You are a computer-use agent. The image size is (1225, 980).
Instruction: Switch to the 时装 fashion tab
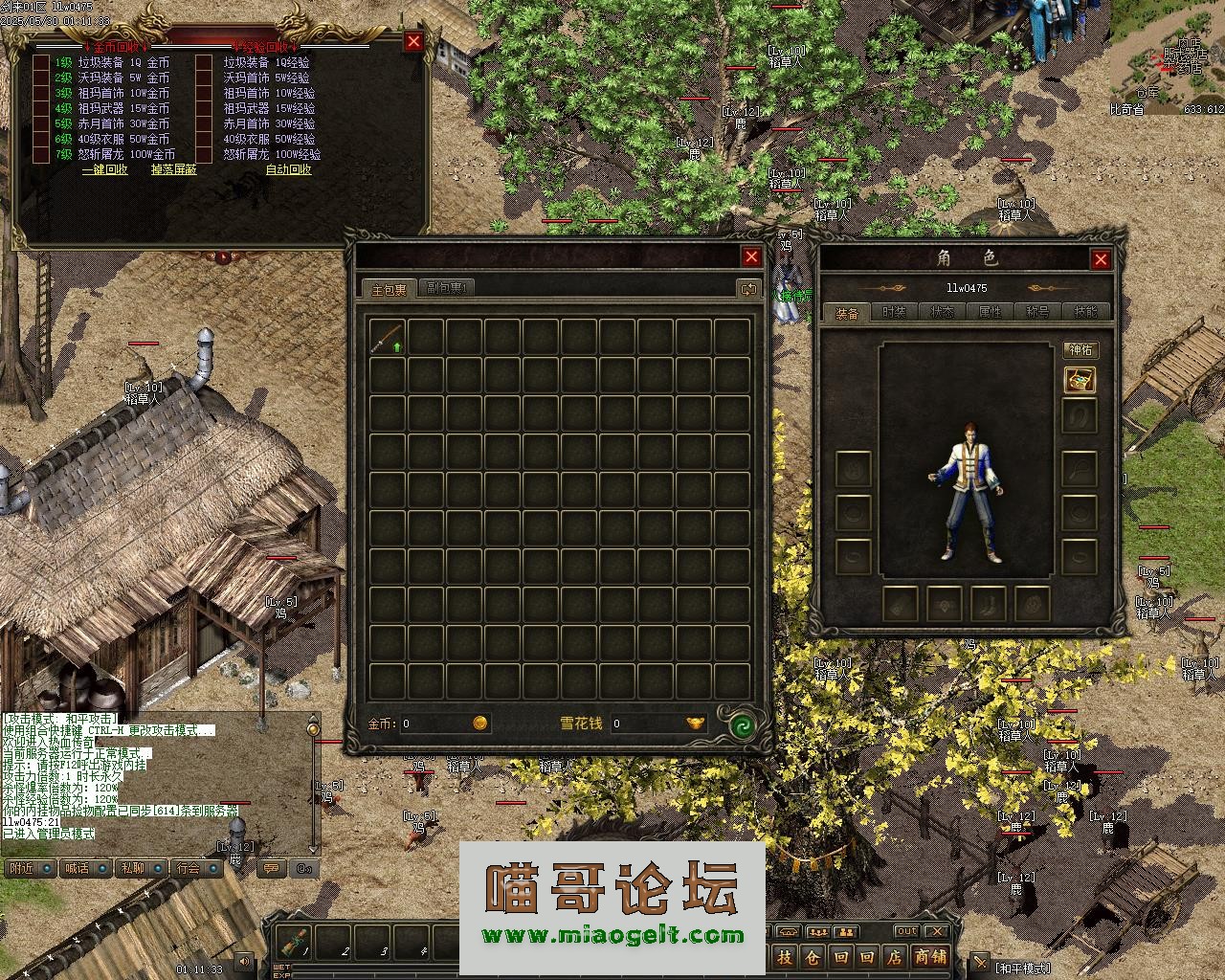click(894, 312)
